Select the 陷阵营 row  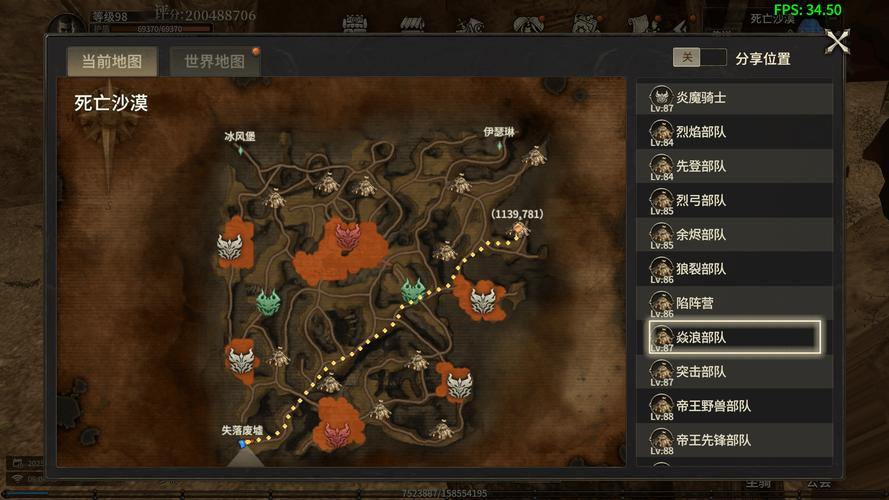[x=734, y=302]
